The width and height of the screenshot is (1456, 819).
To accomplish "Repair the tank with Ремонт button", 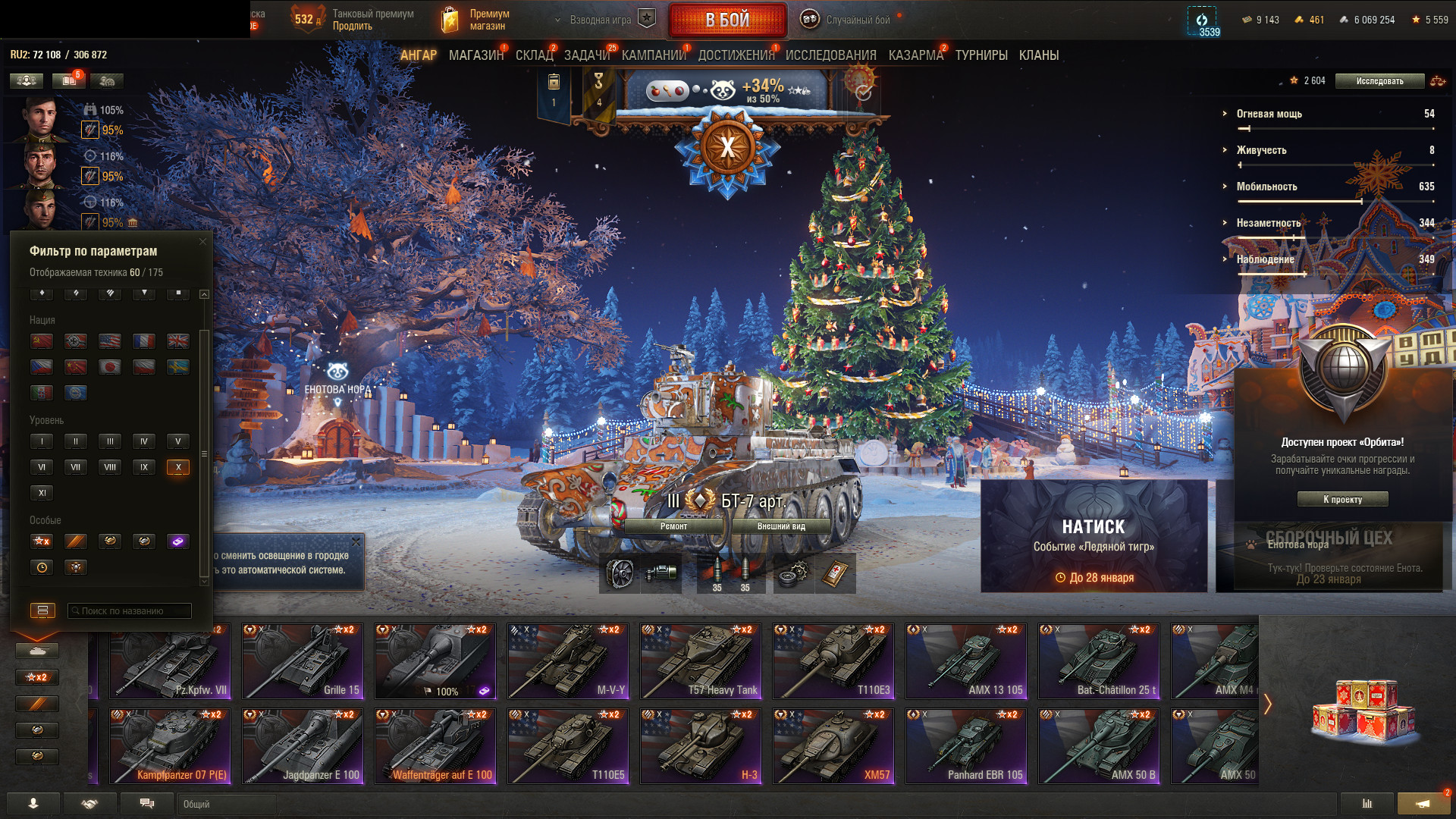I will click(x=673, y=526).
